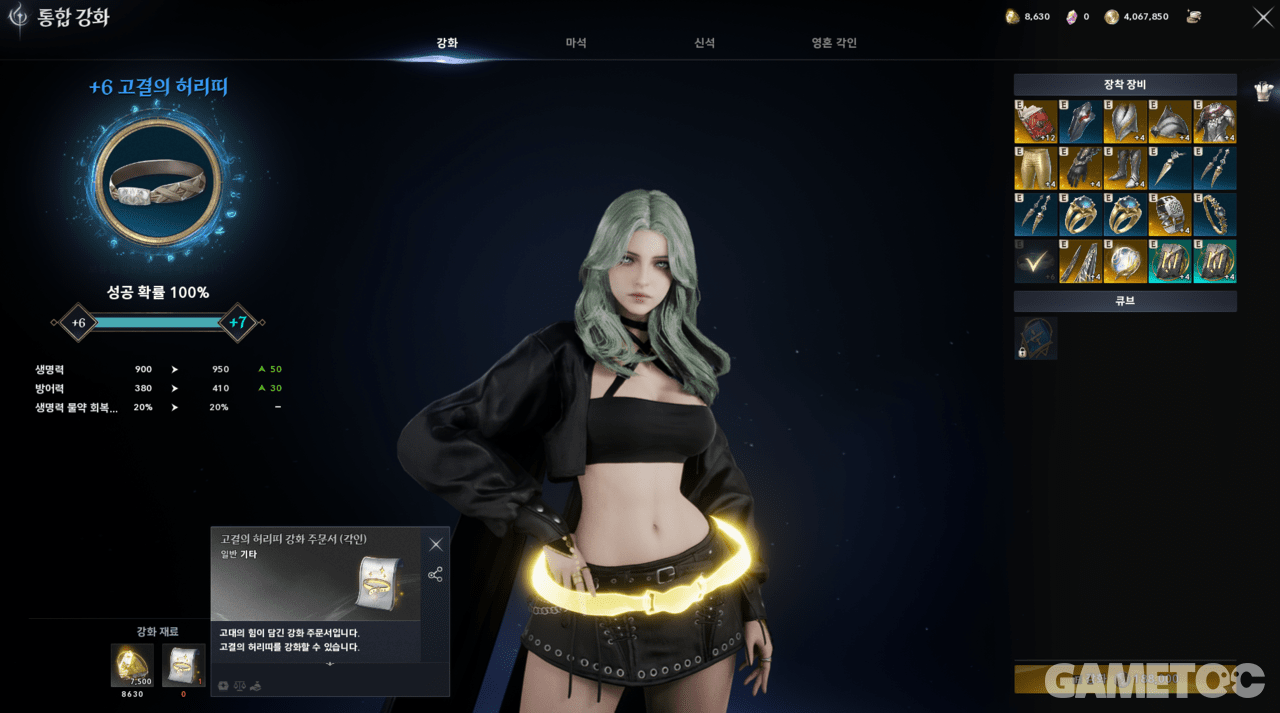The image size is (1280, 713).
Task: Toggle the white armor icon beside 장착 장비
Action: pyautogui.click(x=1264, y=91)
